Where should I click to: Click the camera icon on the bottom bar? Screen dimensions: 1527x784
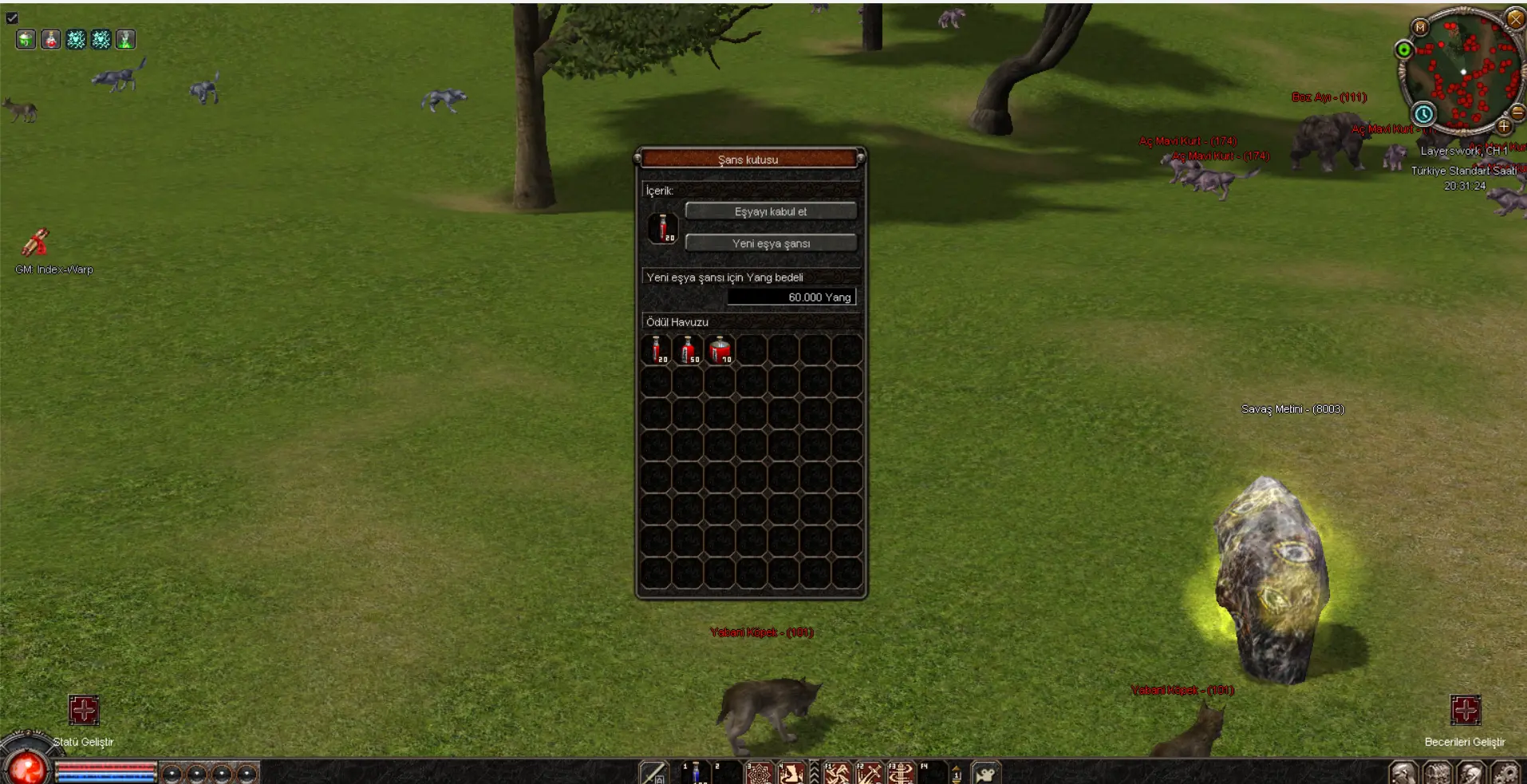click(986, 774)
